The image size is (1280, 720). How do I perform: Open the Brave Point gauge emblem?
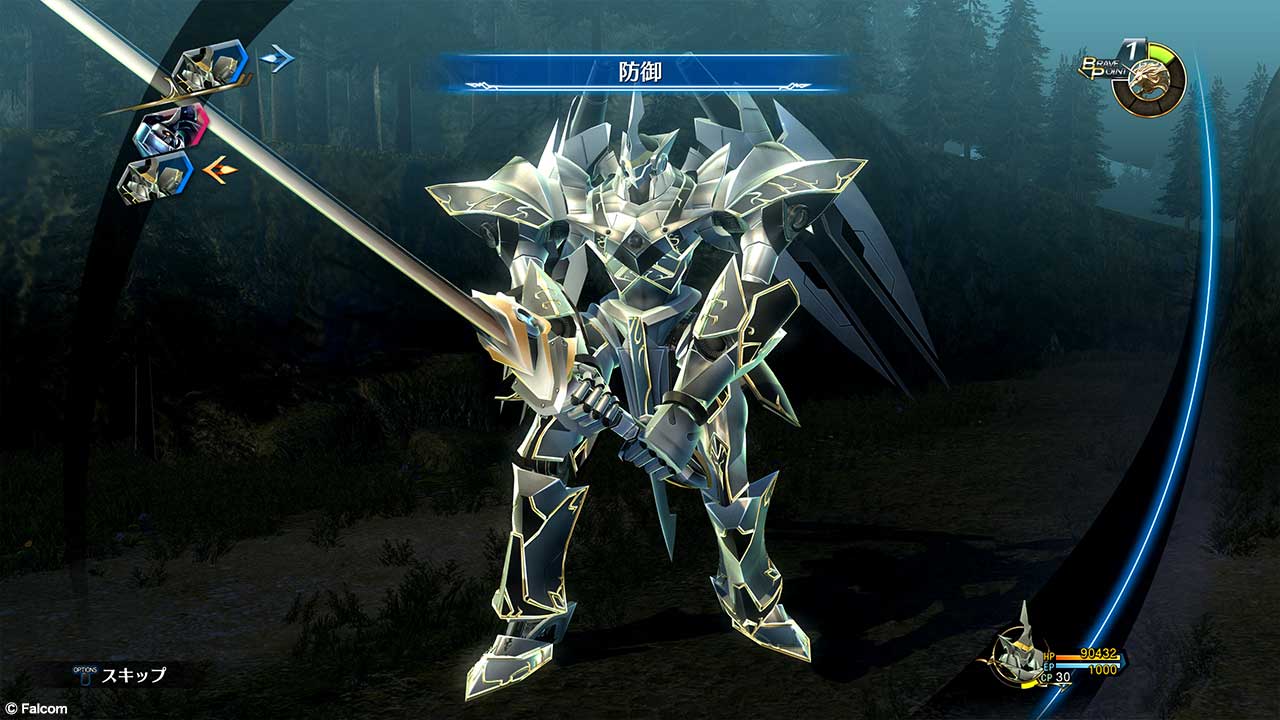(x=1148, y=80)
